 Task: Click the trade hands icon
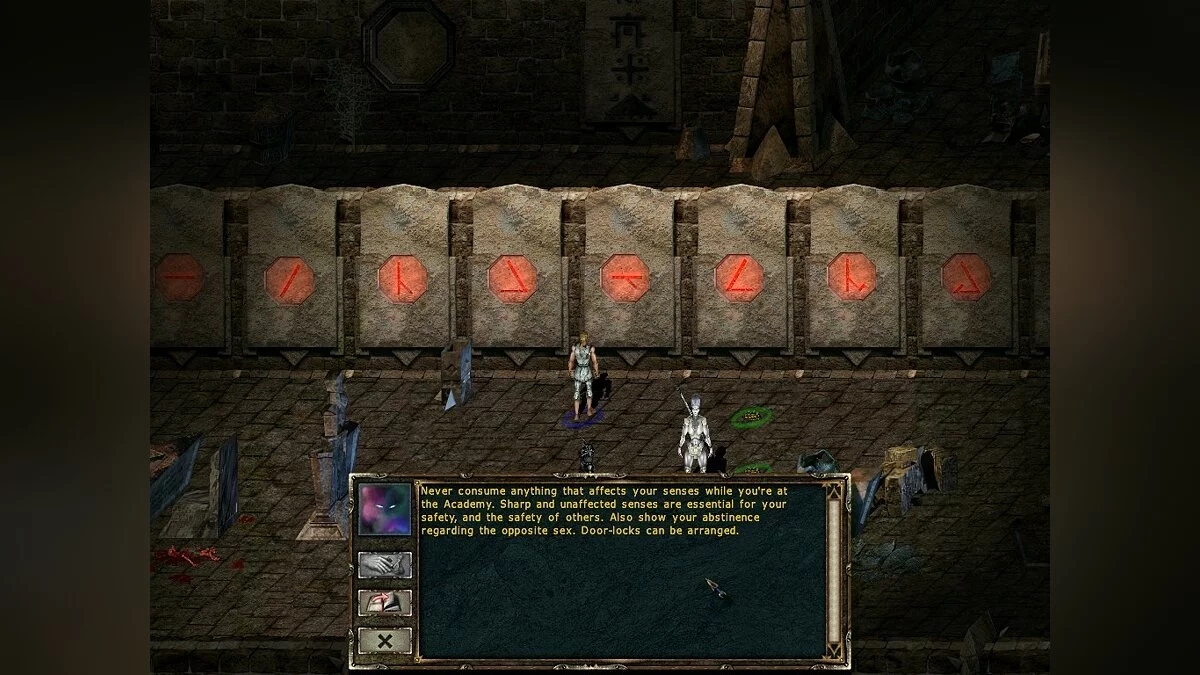pos(384,565)
